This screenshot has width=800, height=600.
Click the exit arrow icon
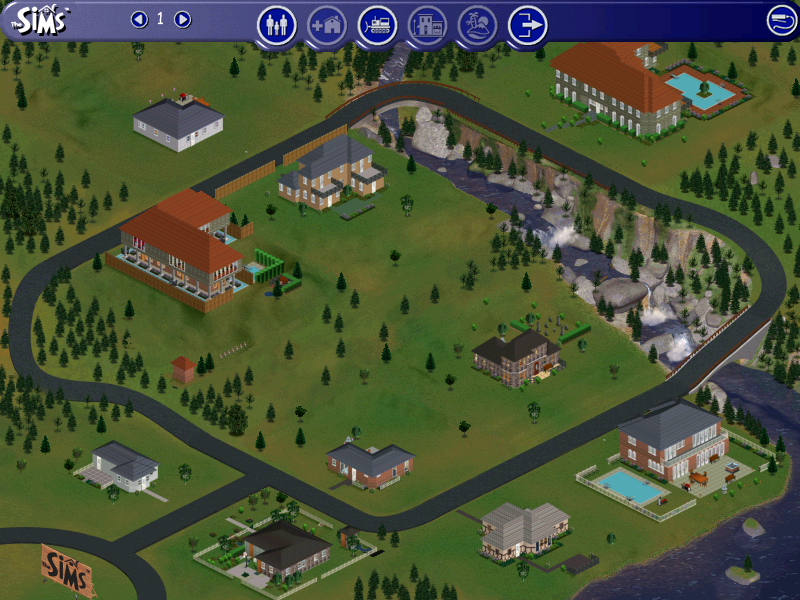tap(527, 25)
